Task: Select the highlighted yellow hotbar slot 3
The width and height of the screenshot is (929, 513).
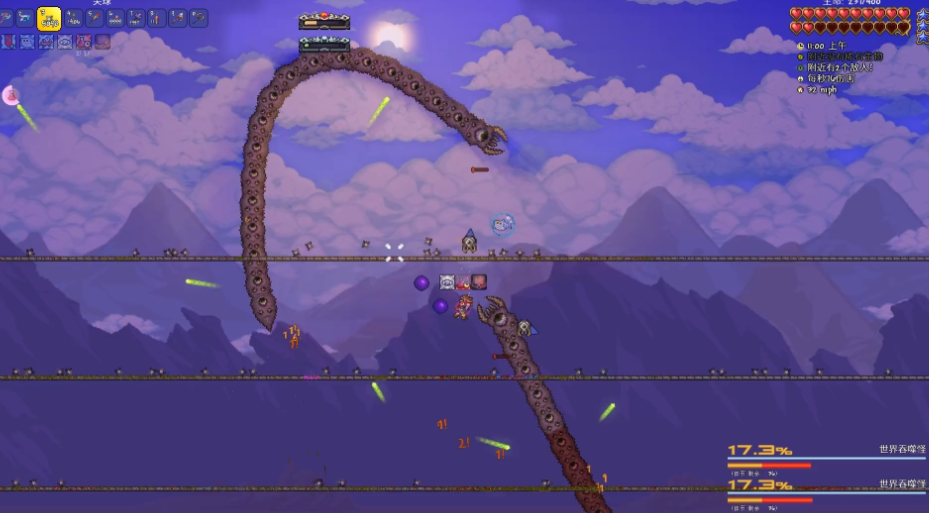Action: point(49,18)
